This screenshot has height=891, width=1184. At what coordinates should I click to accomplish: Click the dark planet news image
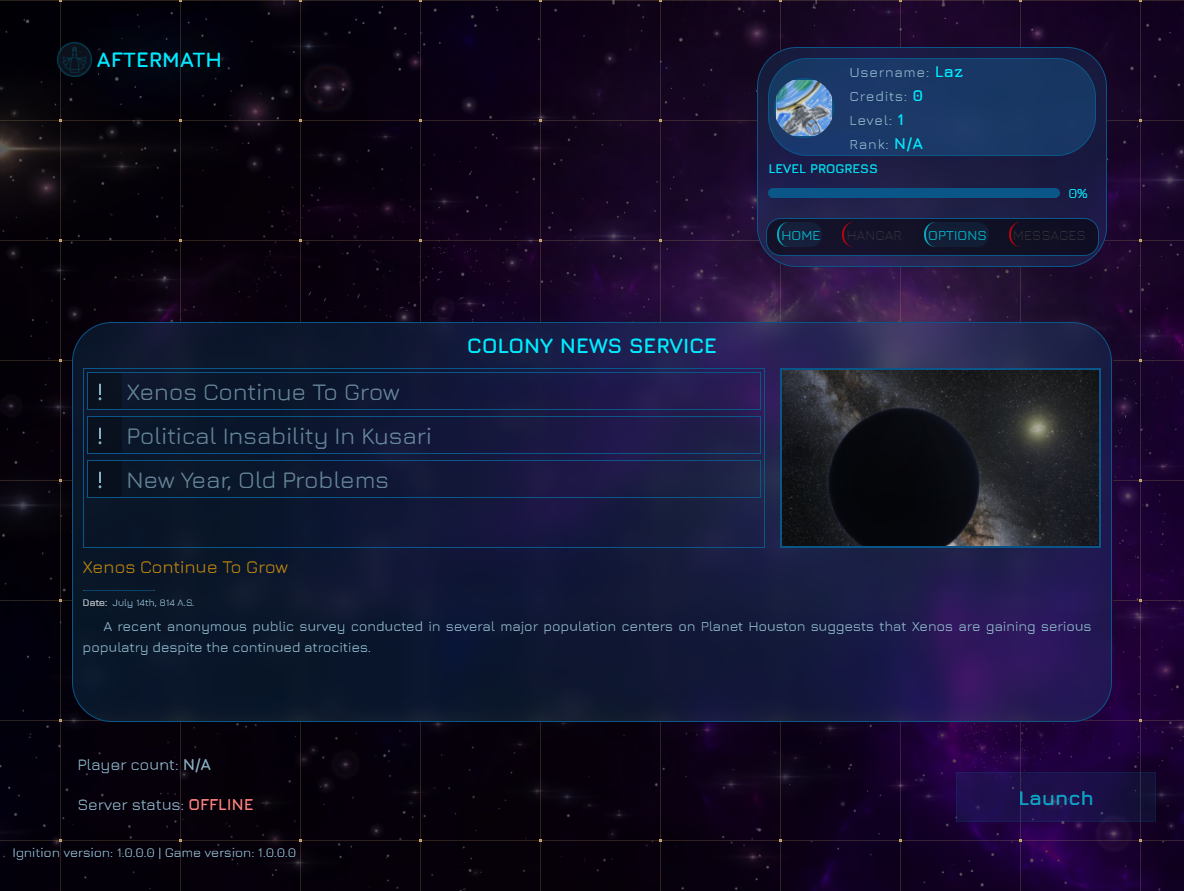click(x=940, y=458)
